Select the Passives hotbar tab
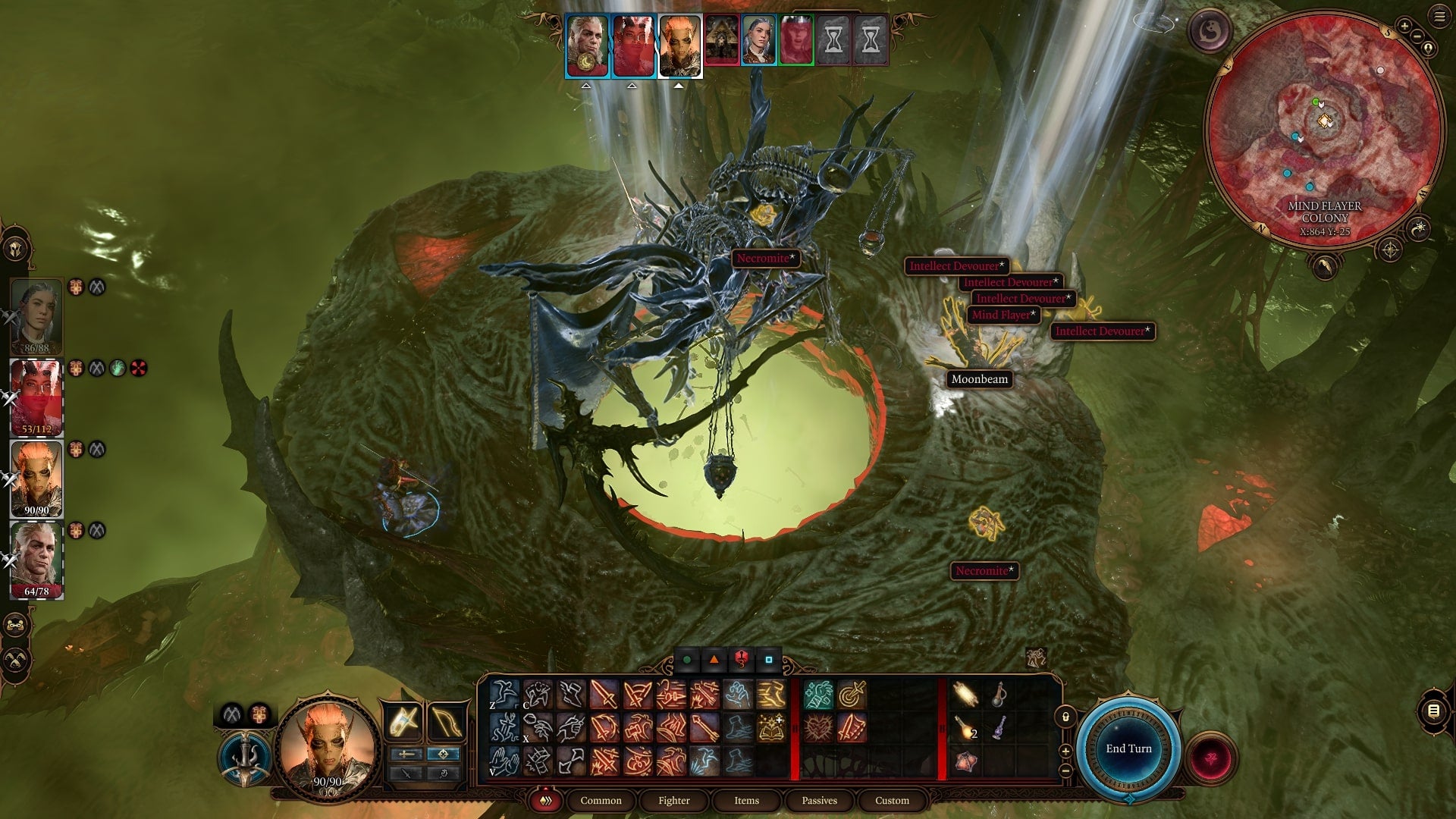 [819, 800]
